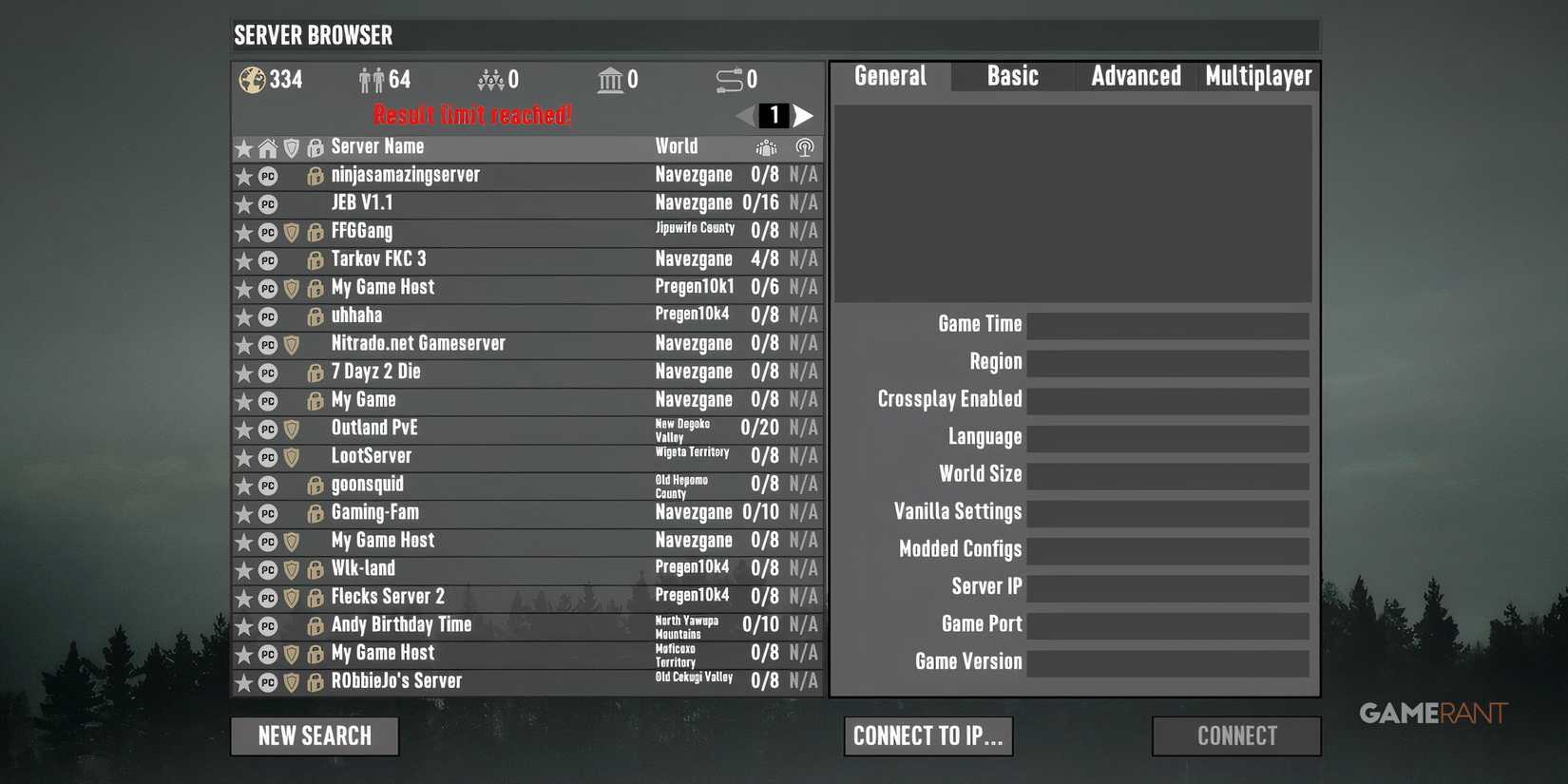Expand next results page with right arrow
1568x784 pixels.
click(805, 115)
